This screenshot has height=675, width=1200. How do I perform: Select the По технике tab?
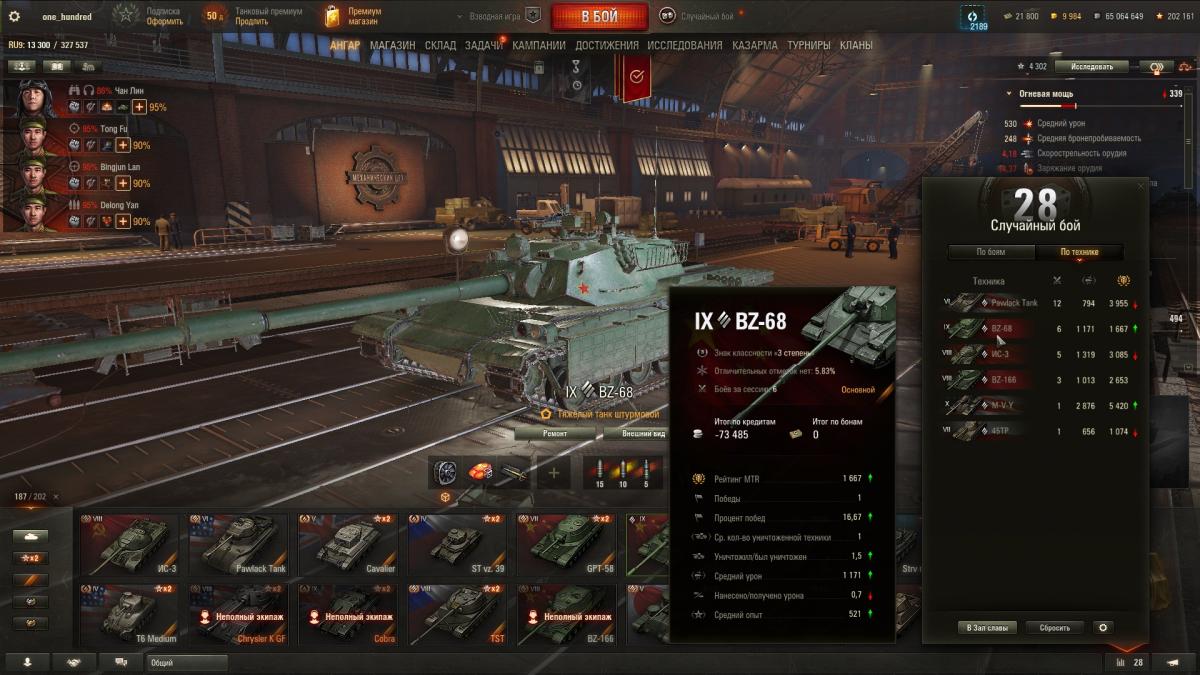click(1079, 252)
